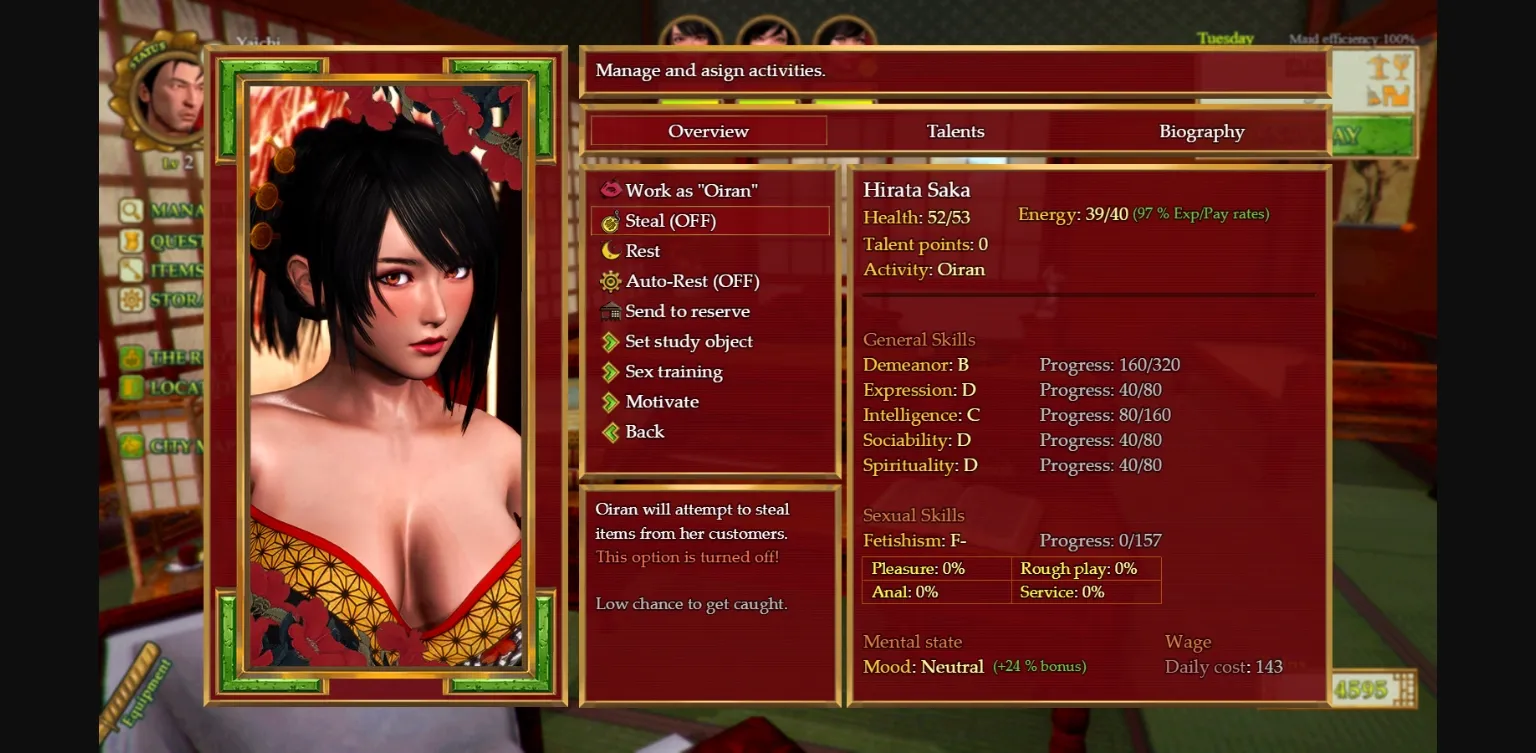Start Sex training for Hirata Saka

673,372
